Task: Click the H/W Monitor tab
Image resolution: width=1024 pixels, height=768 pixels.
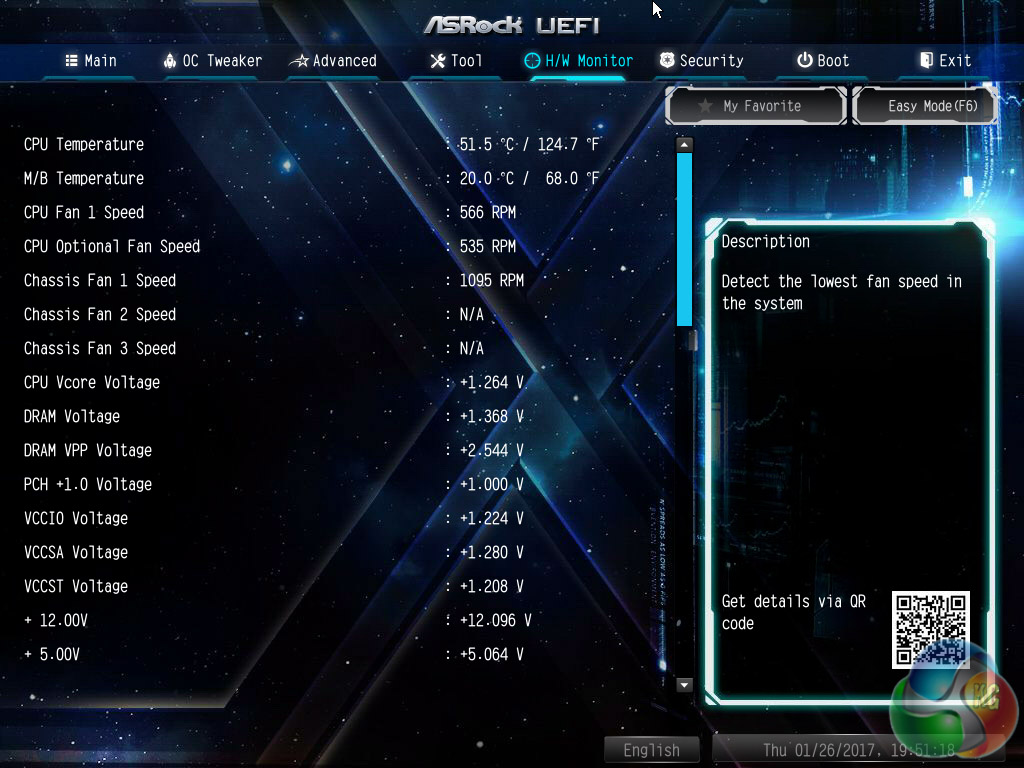Action: [x=579, y=61]
